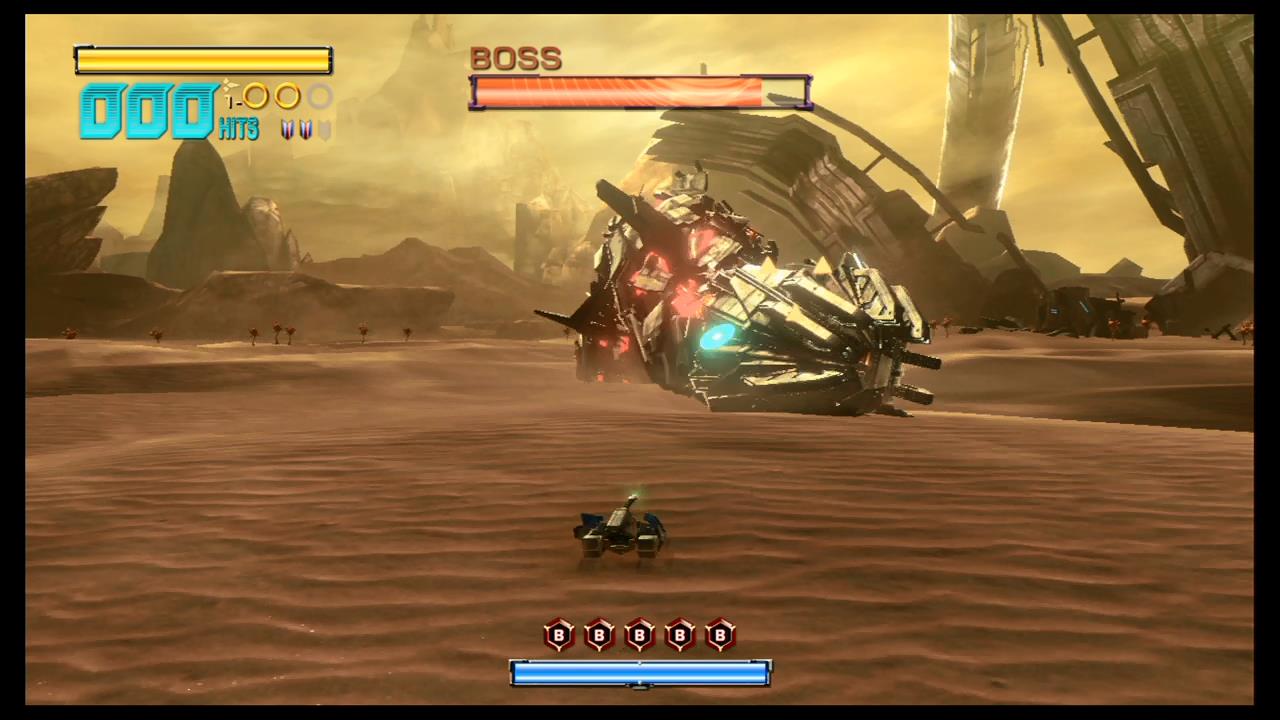Collapse the HITS counter display
The image size is (1280, 720).
pyautogui.click(x=148, y=112)
